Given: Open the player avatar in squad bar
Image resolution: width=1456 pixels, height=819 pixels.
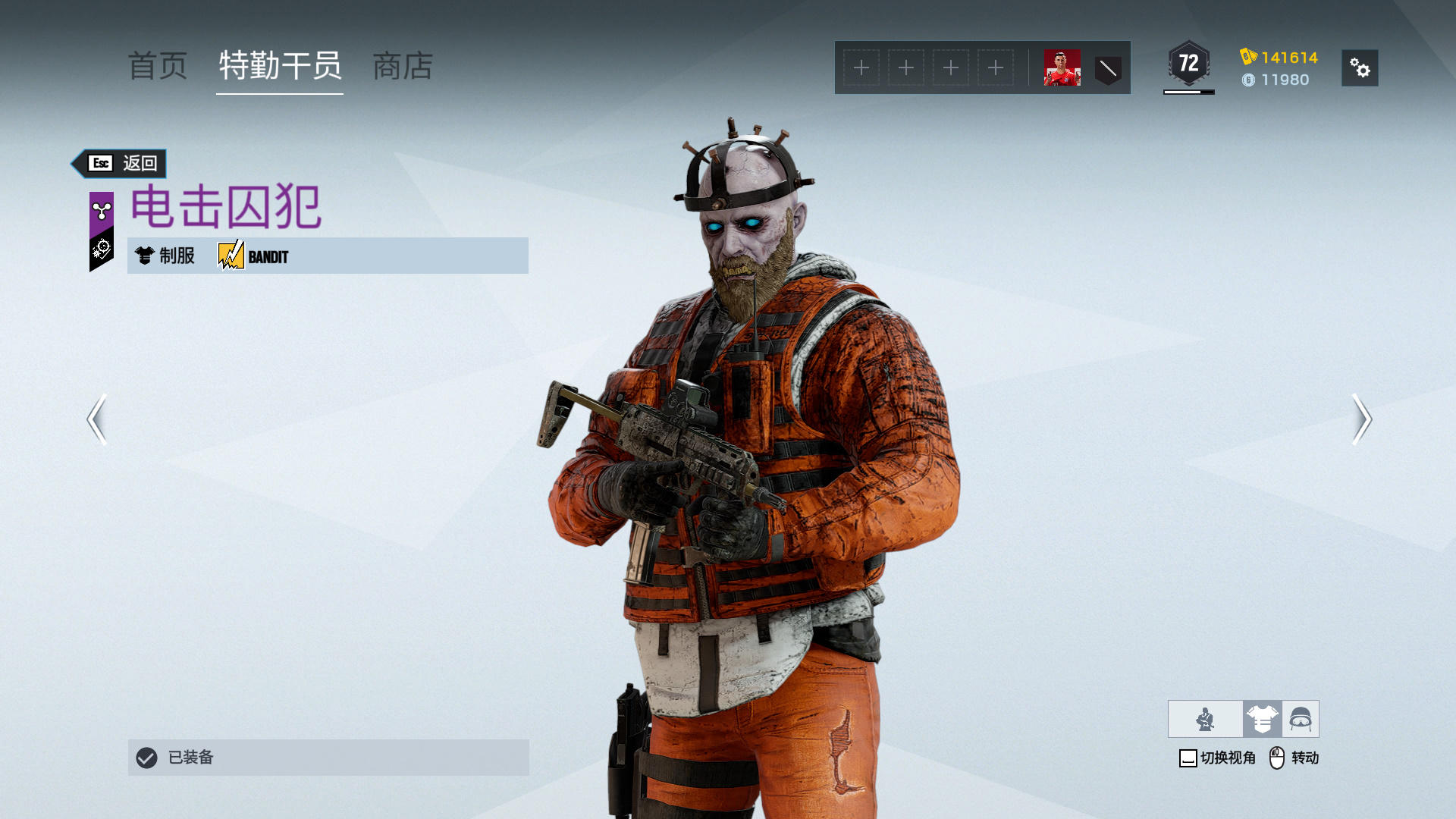Looking at the screenshot, I should (1062, 68).
